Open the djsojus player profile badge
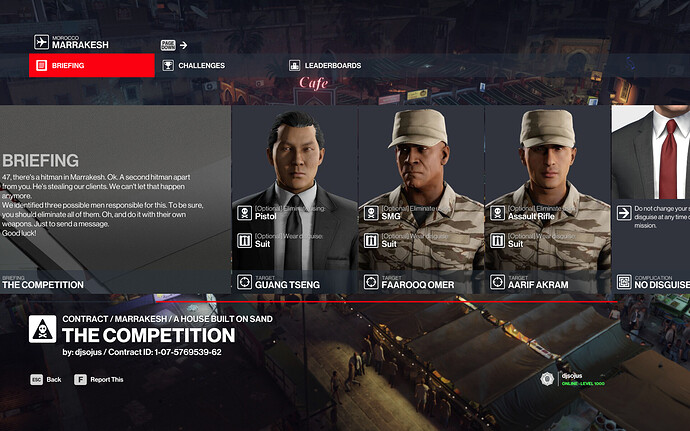The height and width of the screenshot is (431, 690). [x=574, y=379]
